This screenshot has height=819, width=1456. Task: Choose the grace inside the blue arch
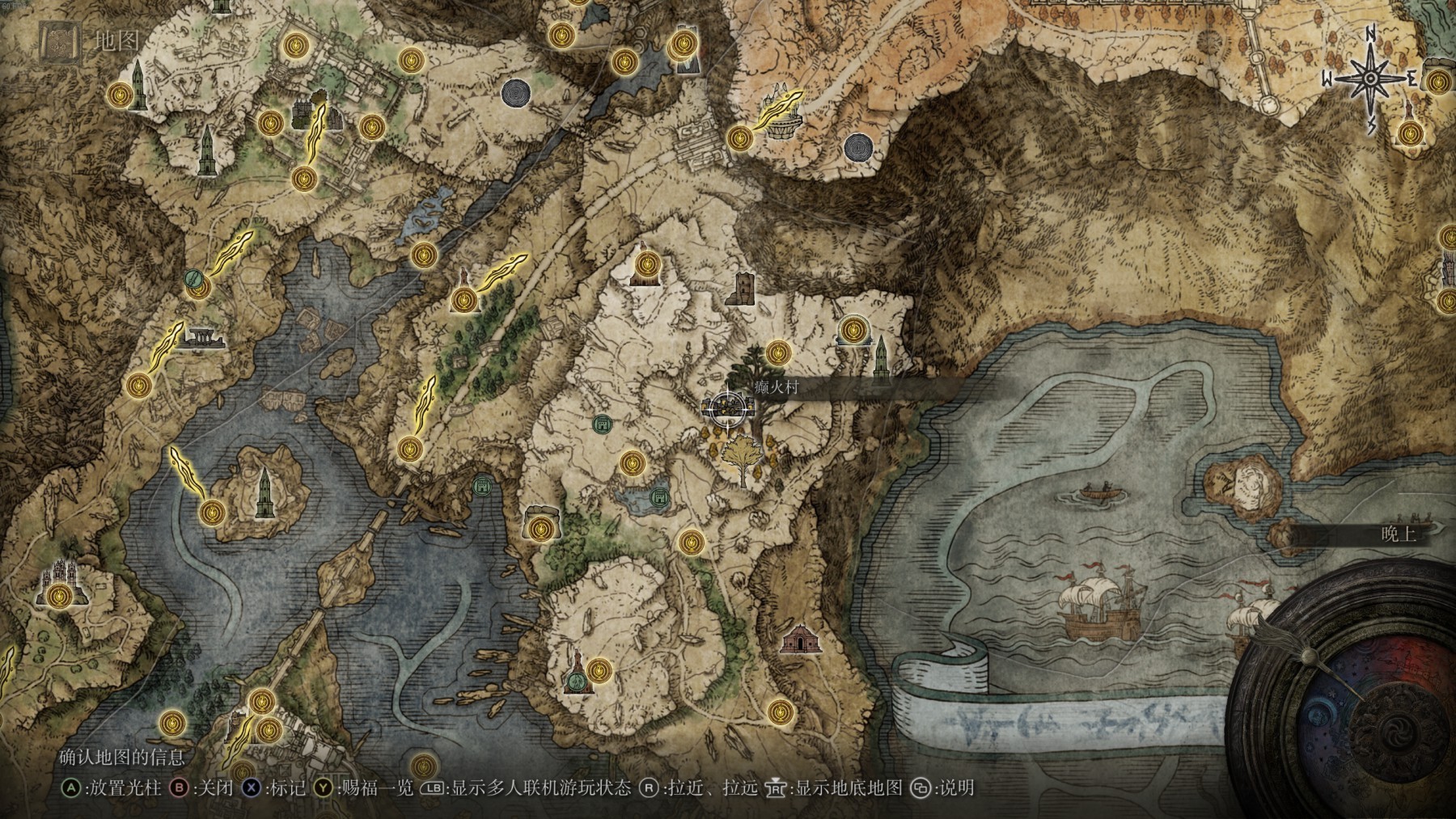click(x=852, y=330)
